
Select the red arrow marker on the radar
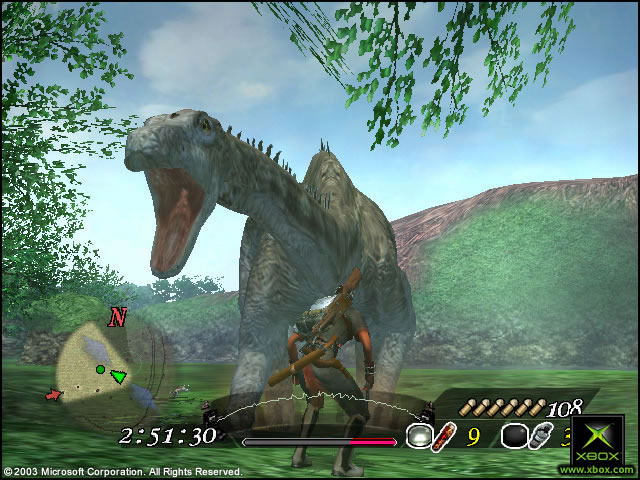pyautogui.click(x=54, y=395)
